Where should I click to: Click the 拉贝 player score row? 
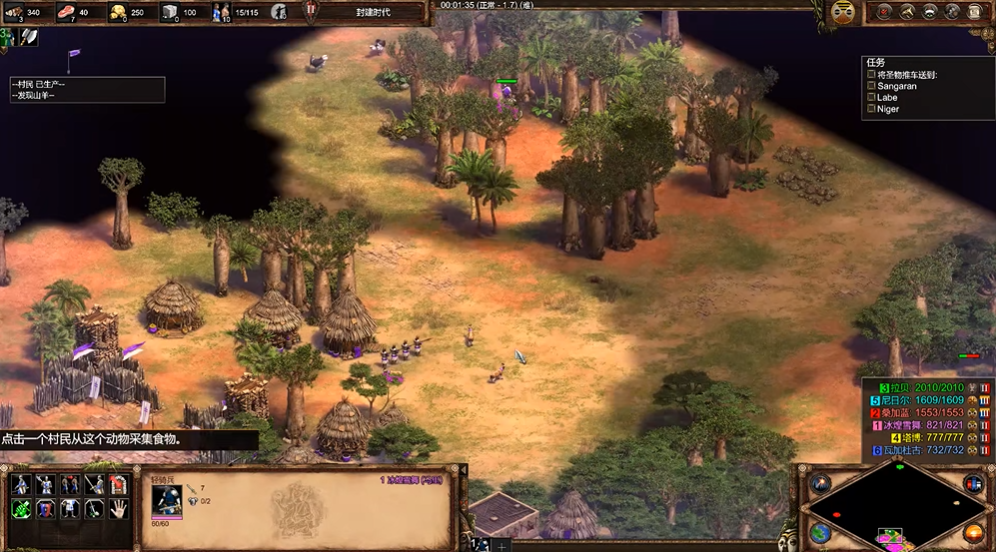click(x=925, y=387)
